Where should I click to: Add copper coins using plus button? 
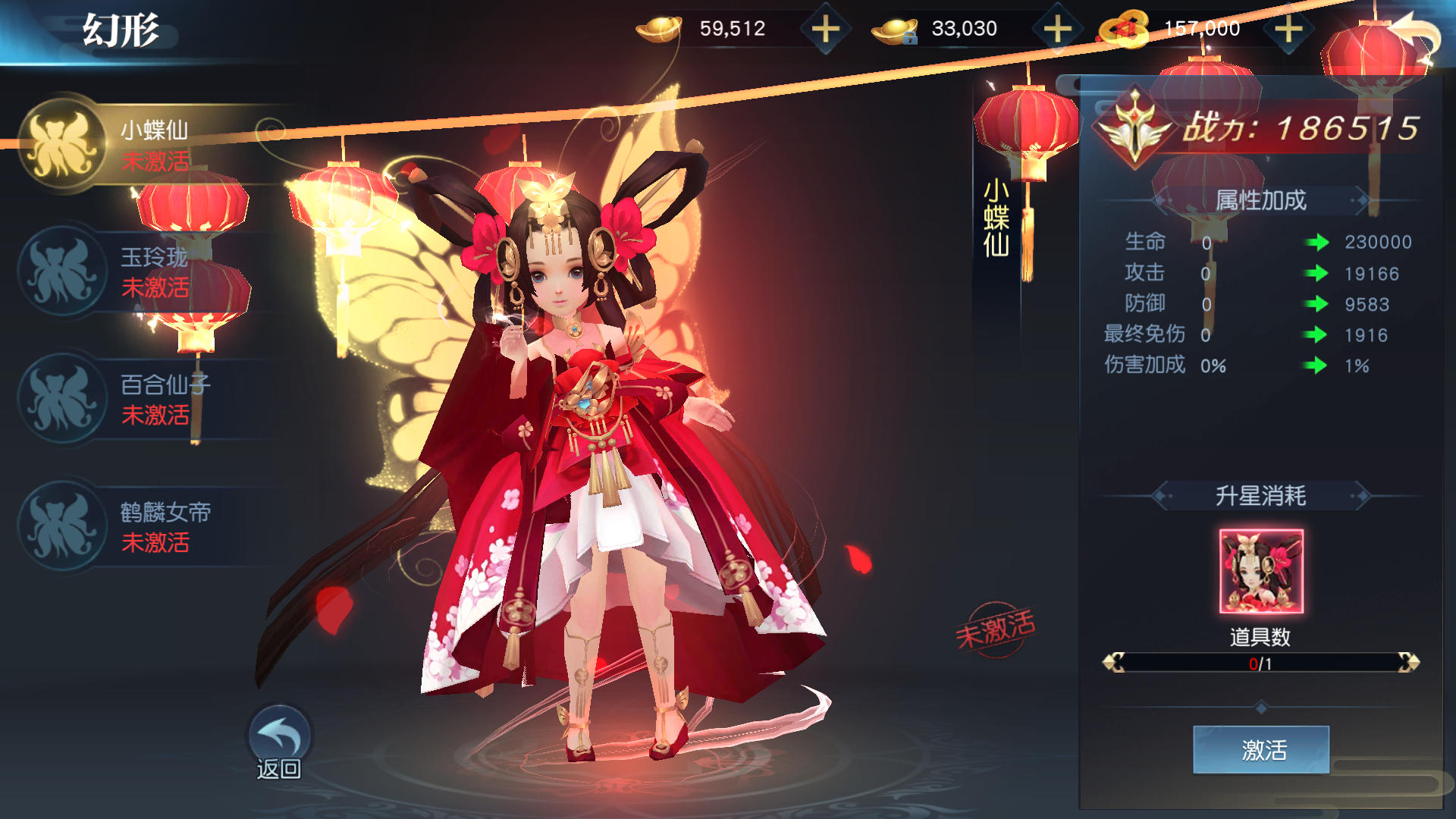(1288, 30)
